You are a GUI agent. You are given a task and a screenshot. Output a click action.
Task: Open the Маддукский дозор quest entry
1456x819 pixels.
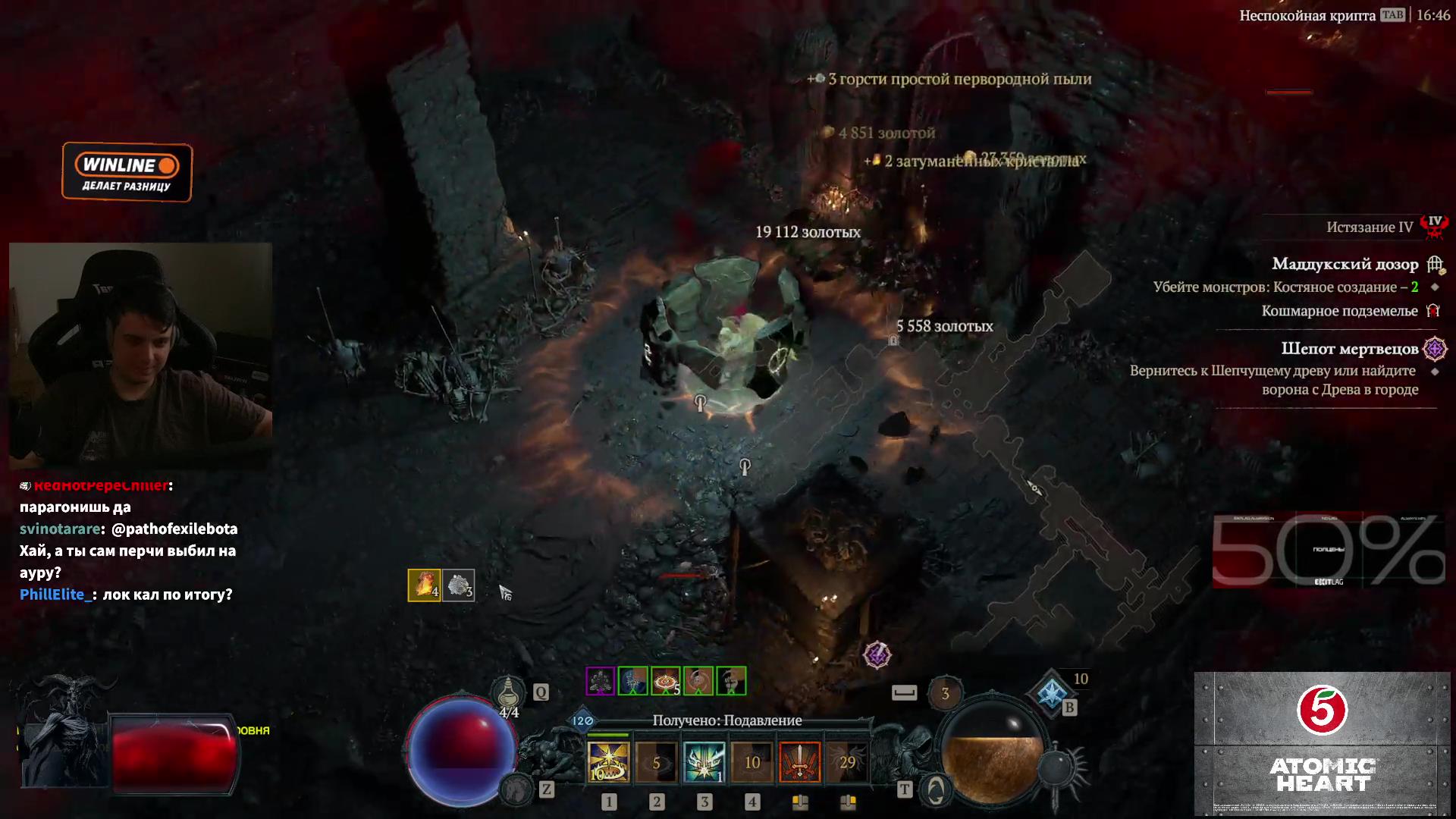click(1345, 264)
